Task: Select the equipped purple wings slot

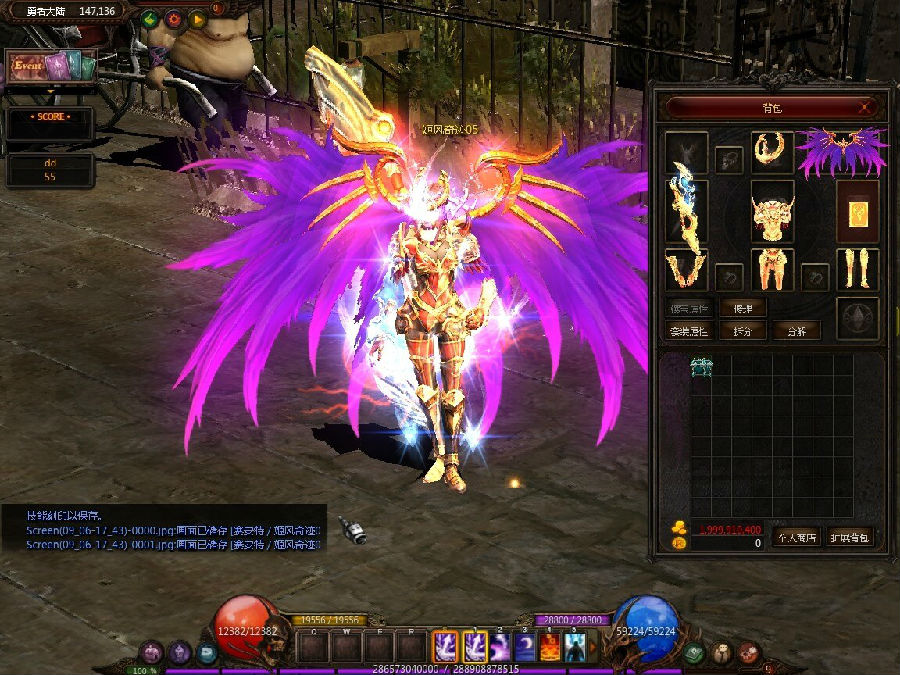Action: [x=841, y=152]
